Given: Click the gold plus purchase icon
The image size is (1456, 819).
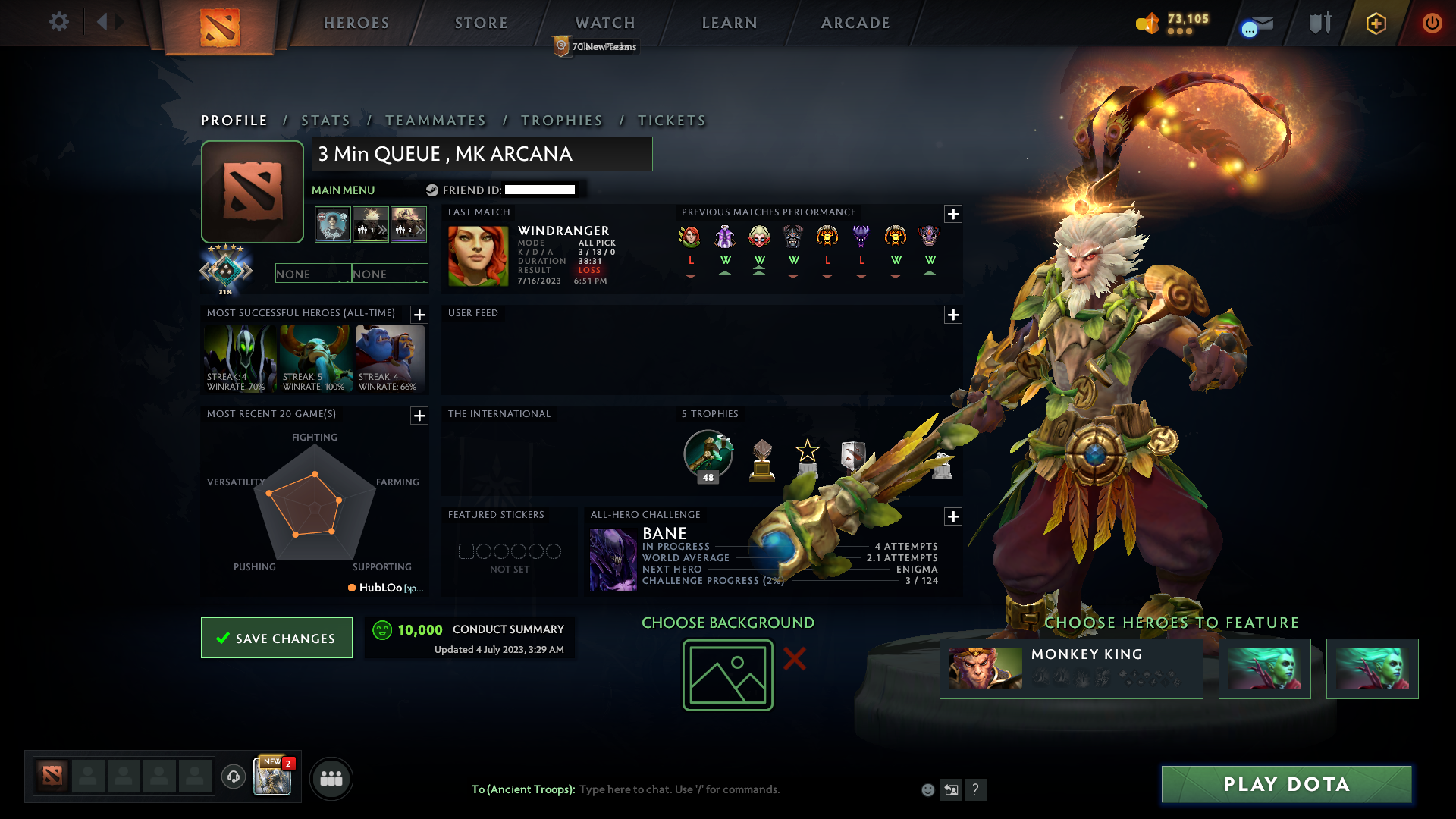Looking at the screenshot, I should pos(1376,23).
